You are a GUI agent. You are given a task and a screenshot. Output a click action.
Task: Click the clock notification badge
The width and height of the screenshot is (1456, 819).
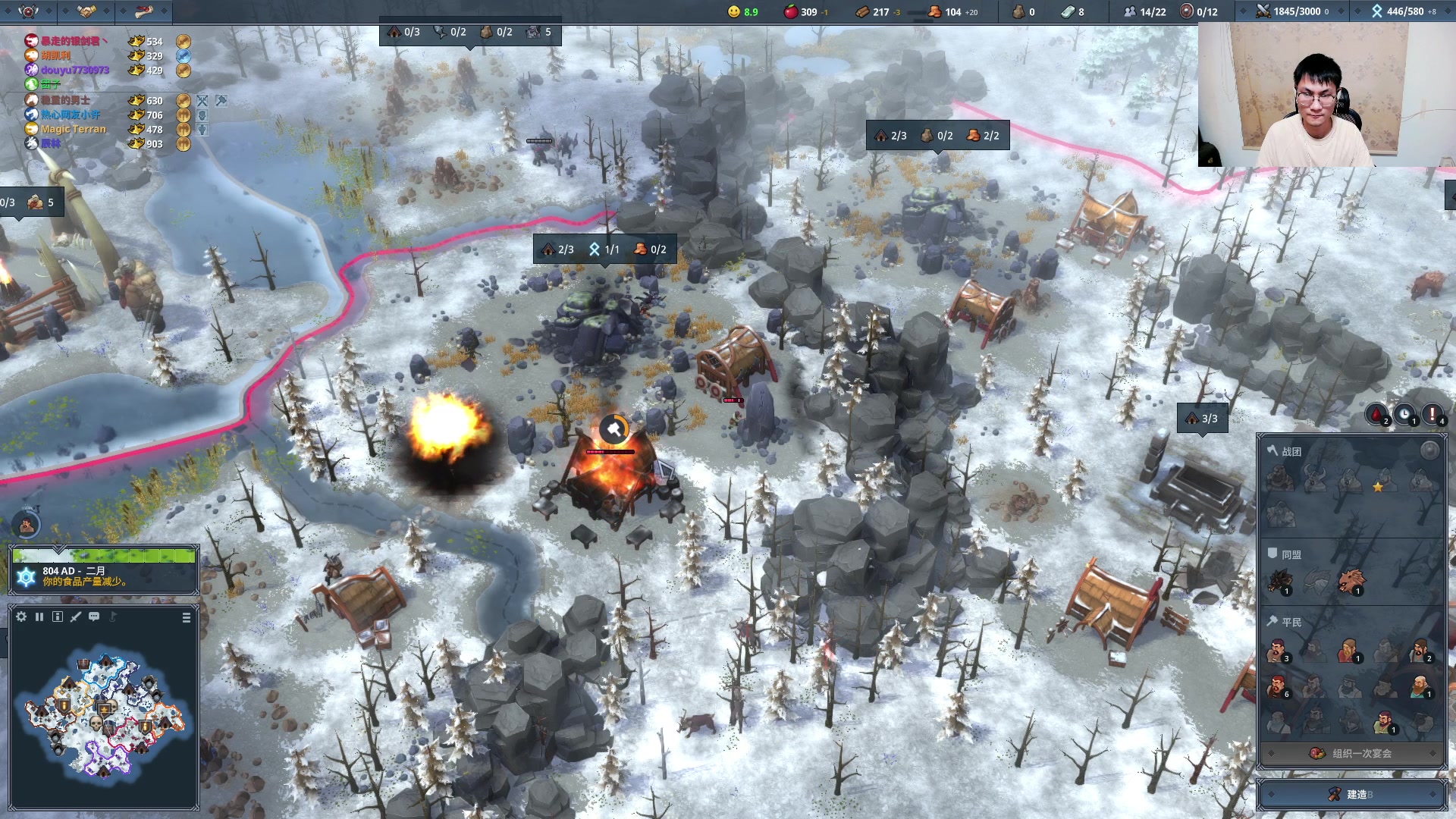(x=1404, y=414)
